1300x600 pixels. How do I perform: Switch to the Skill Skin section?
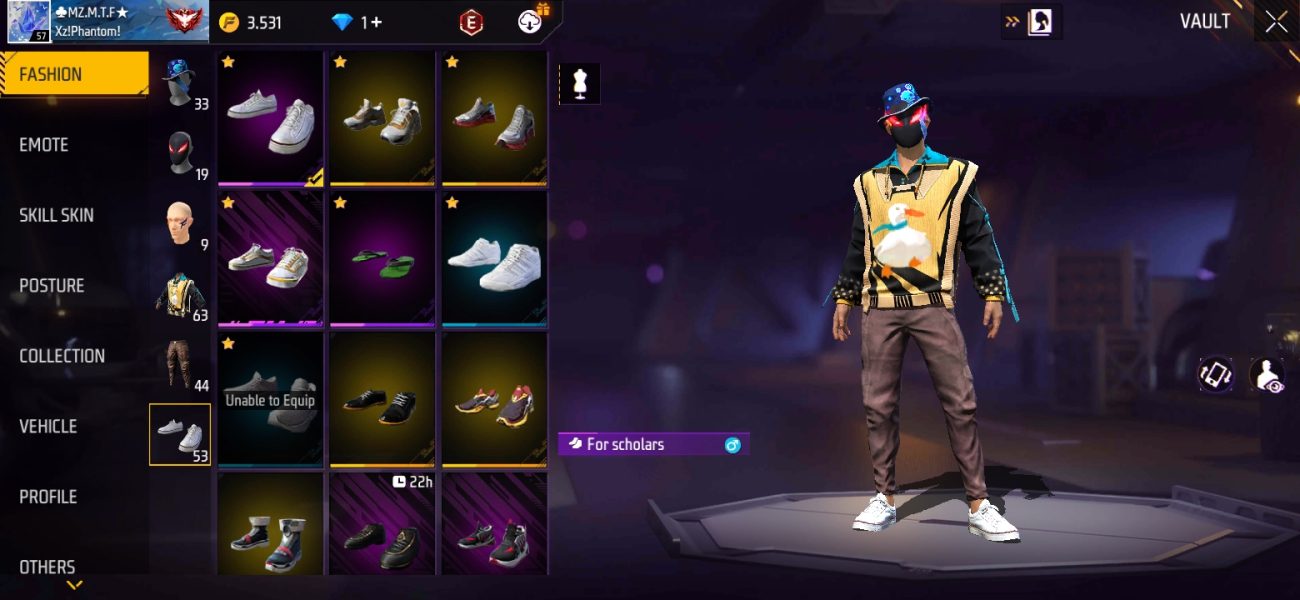(x=59, y=215)
